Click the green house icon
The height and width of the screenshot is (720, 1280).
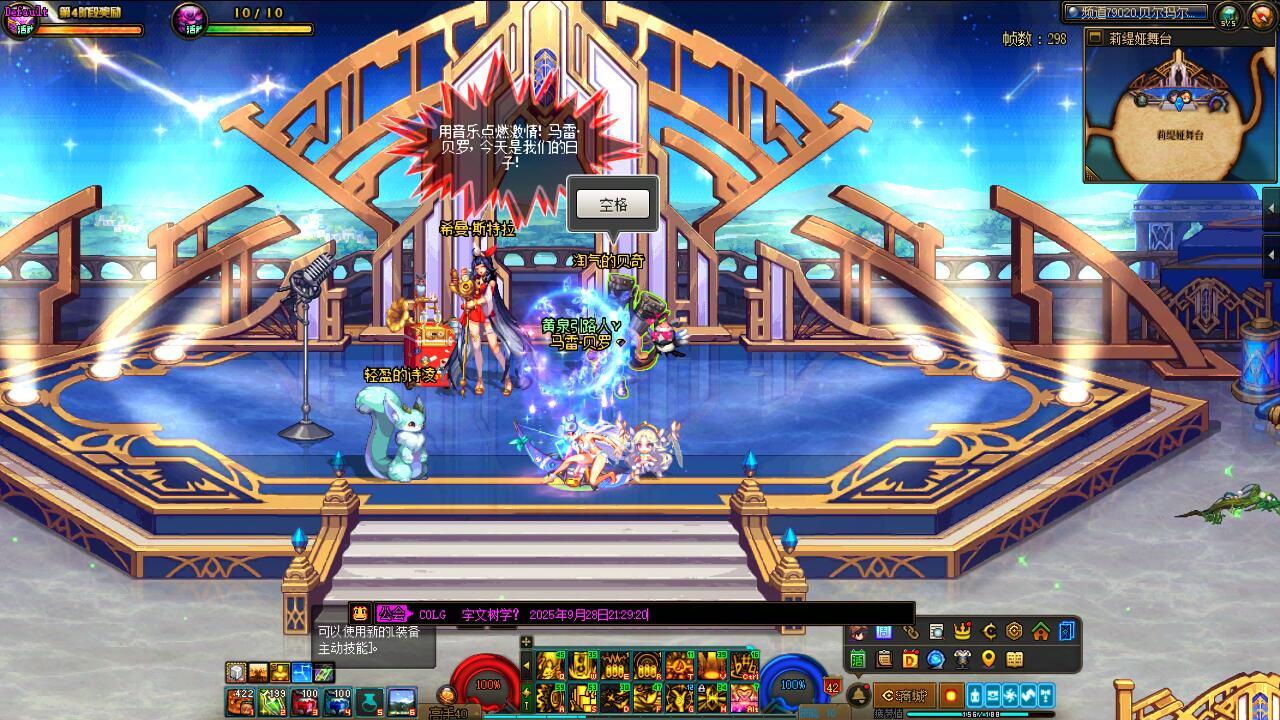1040,632
